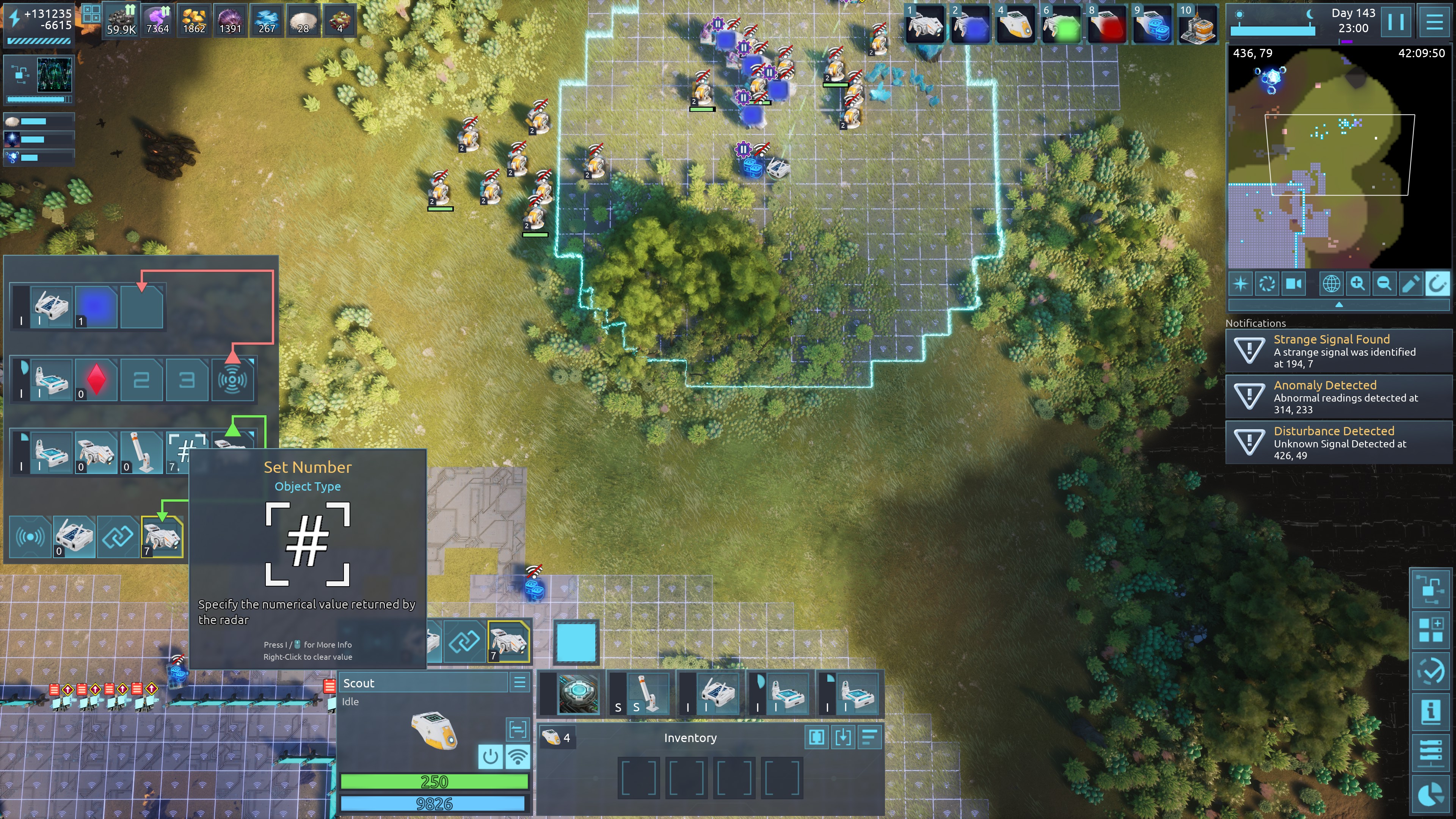Open the Scout panel's hamburger menu
The image size is (1456, 819).
519,682
